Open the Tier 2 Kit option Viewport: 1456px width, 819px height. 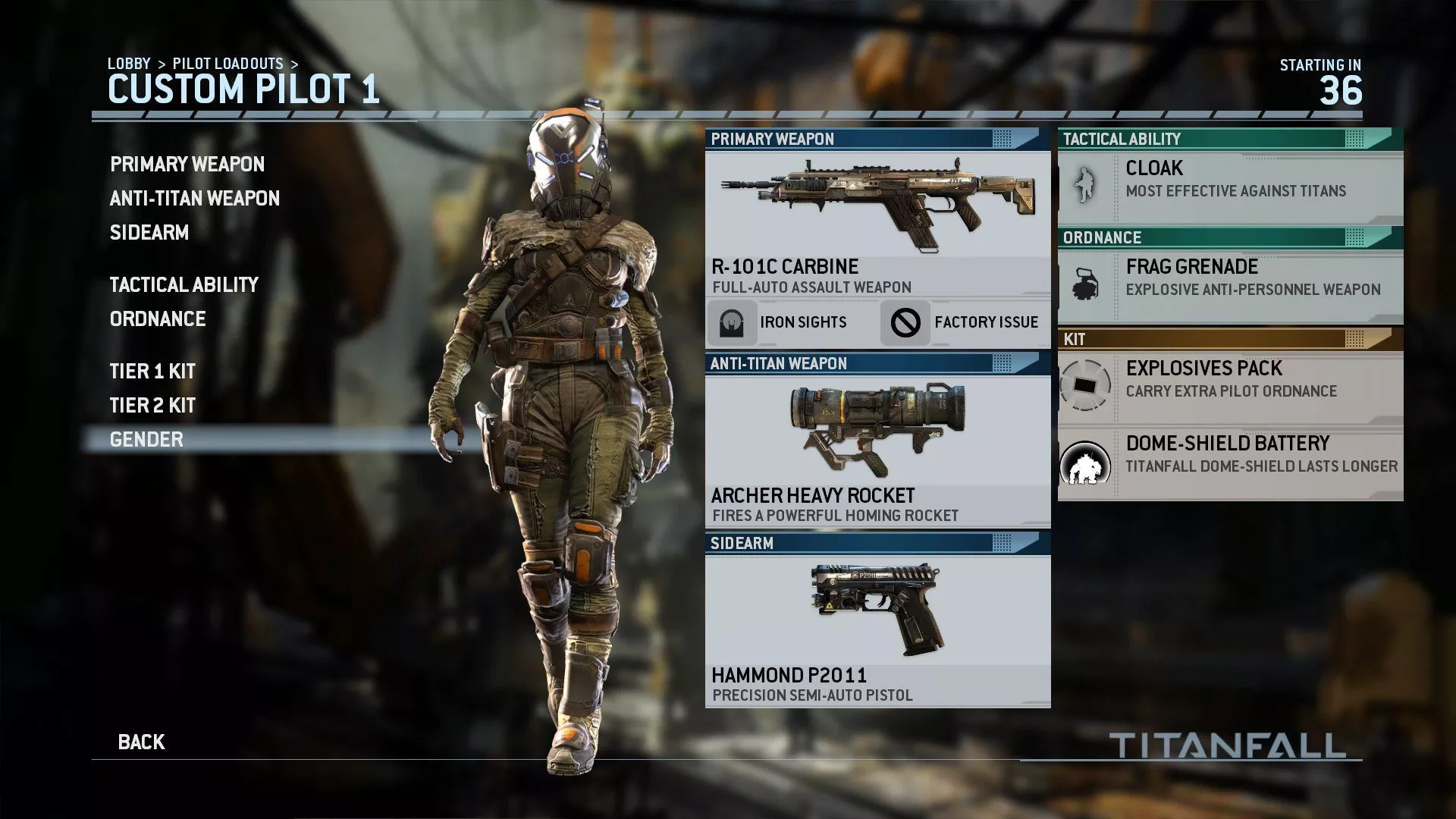[x=152, y=406]
